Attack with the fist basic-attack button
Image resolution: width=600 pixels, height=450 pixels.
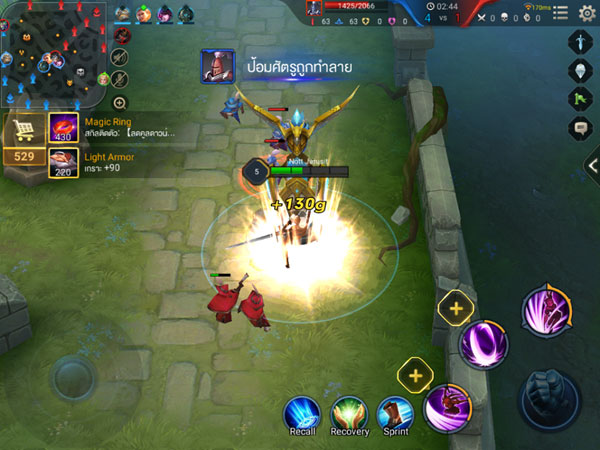[548, 397]
